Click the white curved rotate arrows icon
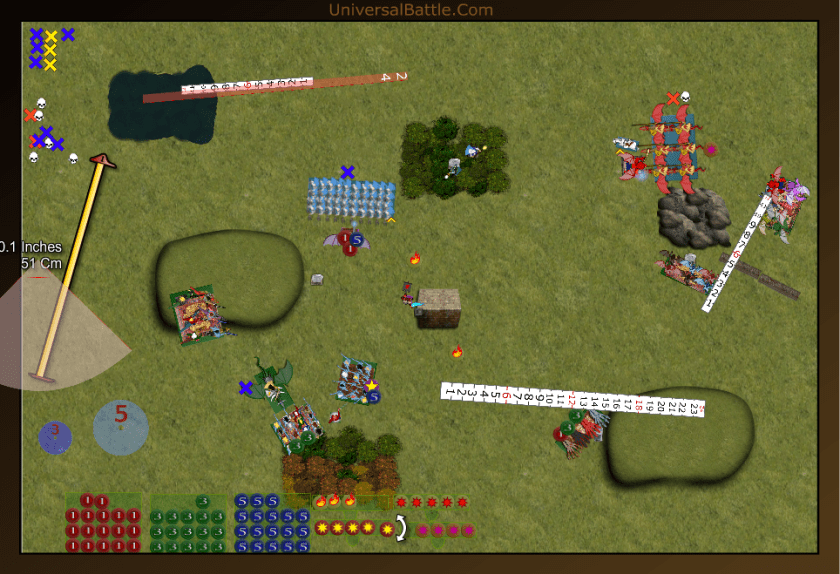This screenshot has width=840, height=574. pyautogui.click(x=402, y=528)
